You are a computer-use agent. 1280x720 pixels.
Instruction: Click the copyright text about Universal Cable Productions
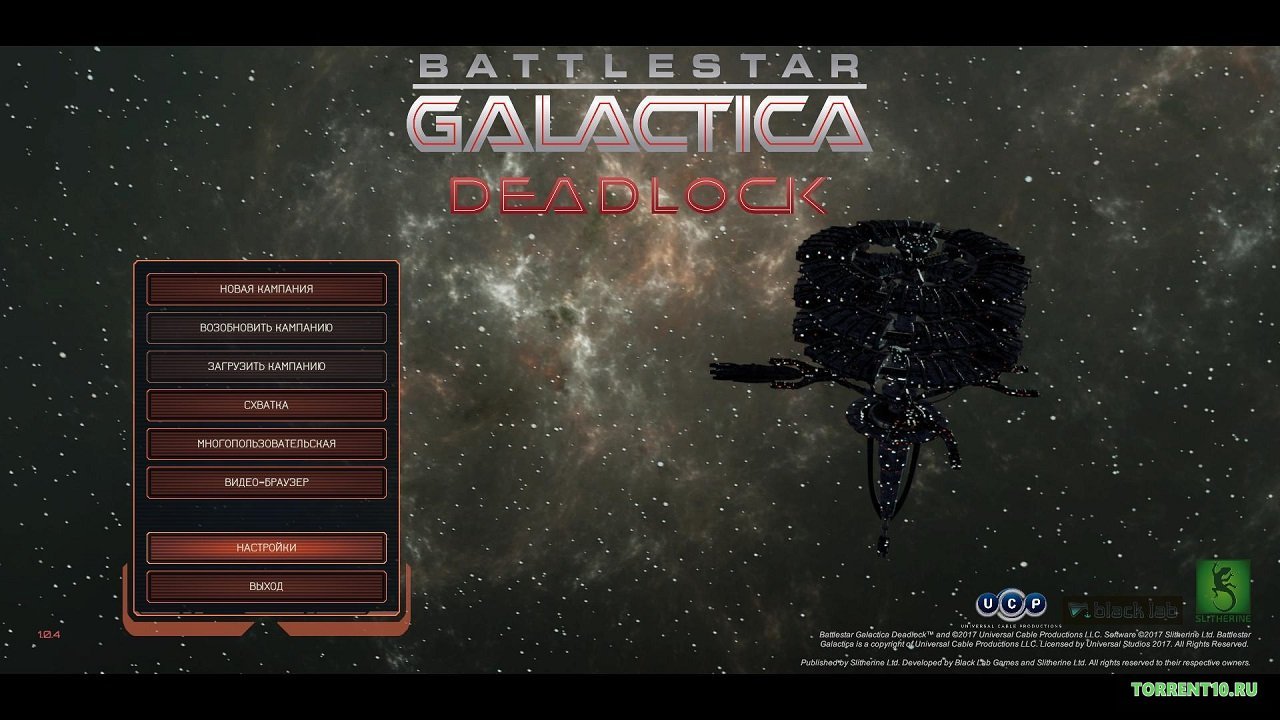tap(1034, 638)
